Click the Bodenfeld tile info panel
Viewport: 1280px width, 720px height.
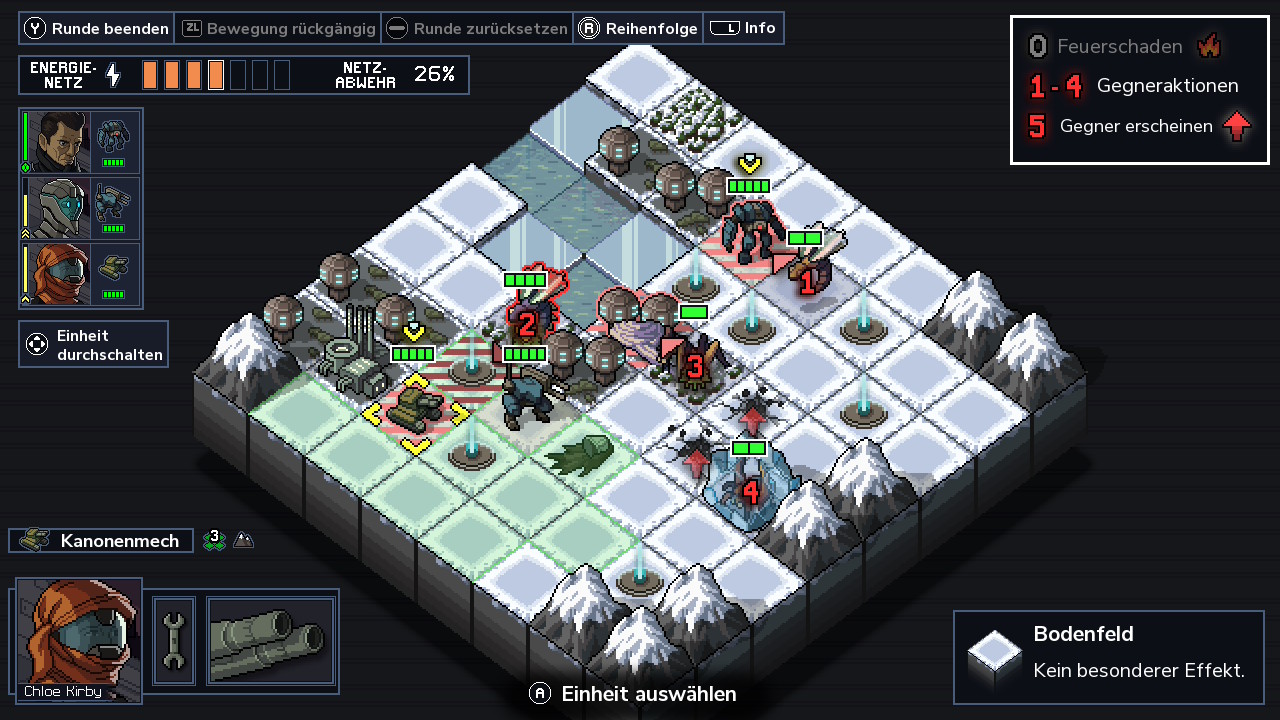coord(1108,657)
